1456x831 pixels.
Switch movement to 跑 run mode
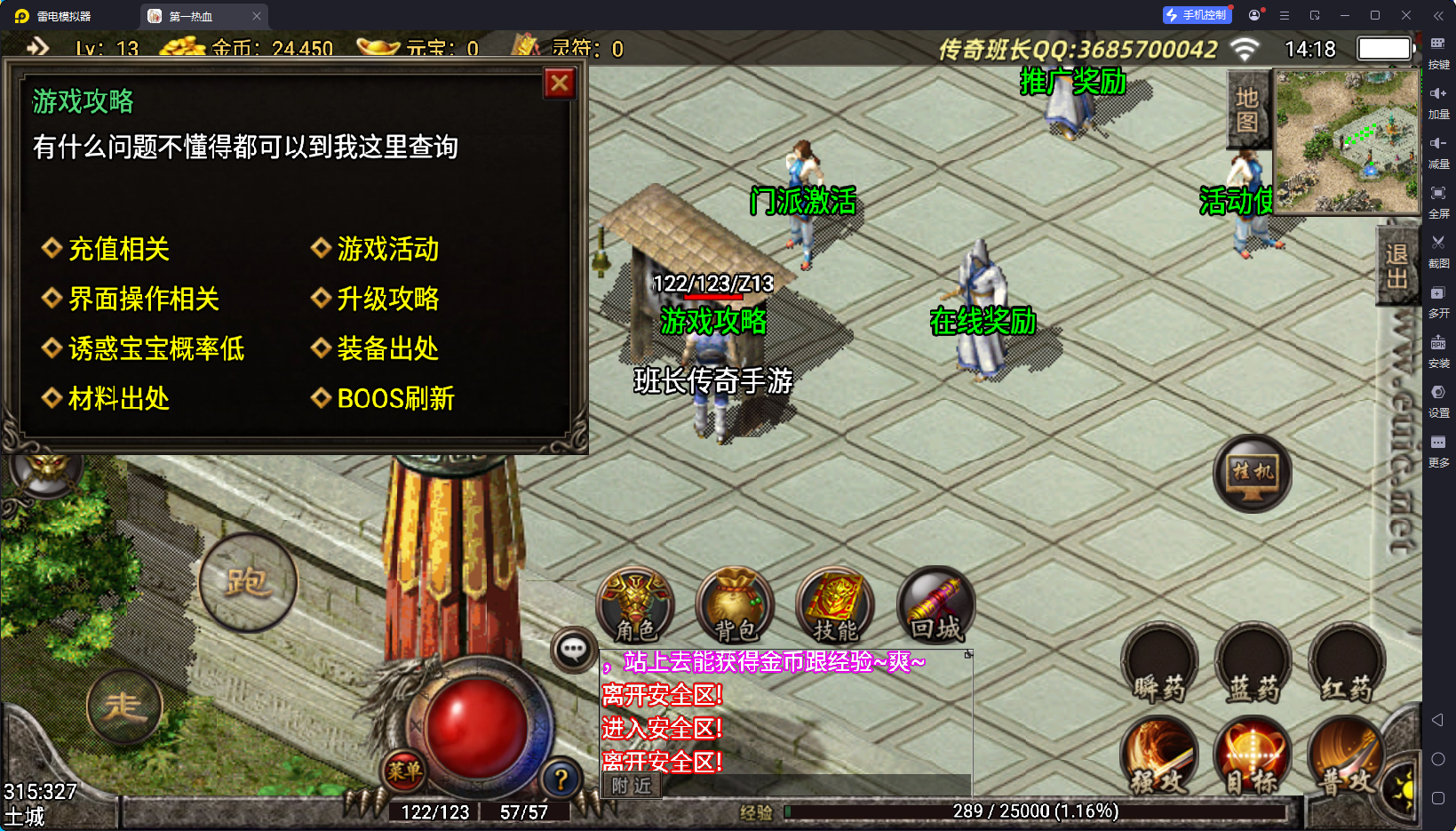(248, 583)
